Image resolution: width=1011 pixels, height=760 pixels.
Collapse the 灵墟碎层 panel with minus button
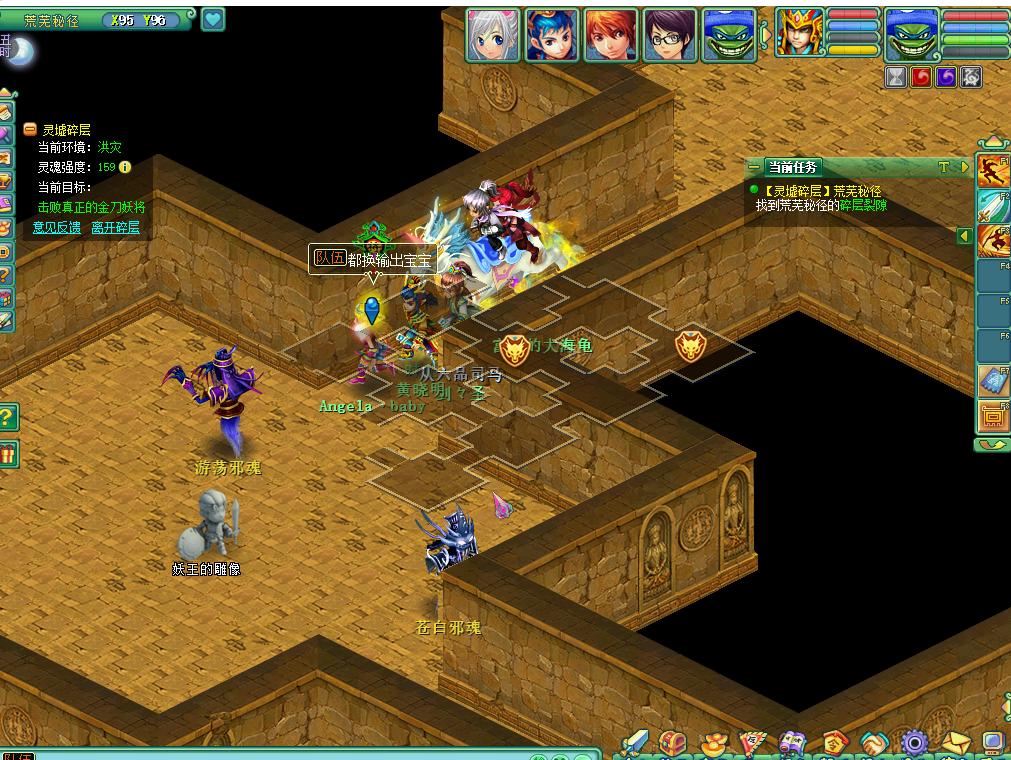(x=30, y=130)
